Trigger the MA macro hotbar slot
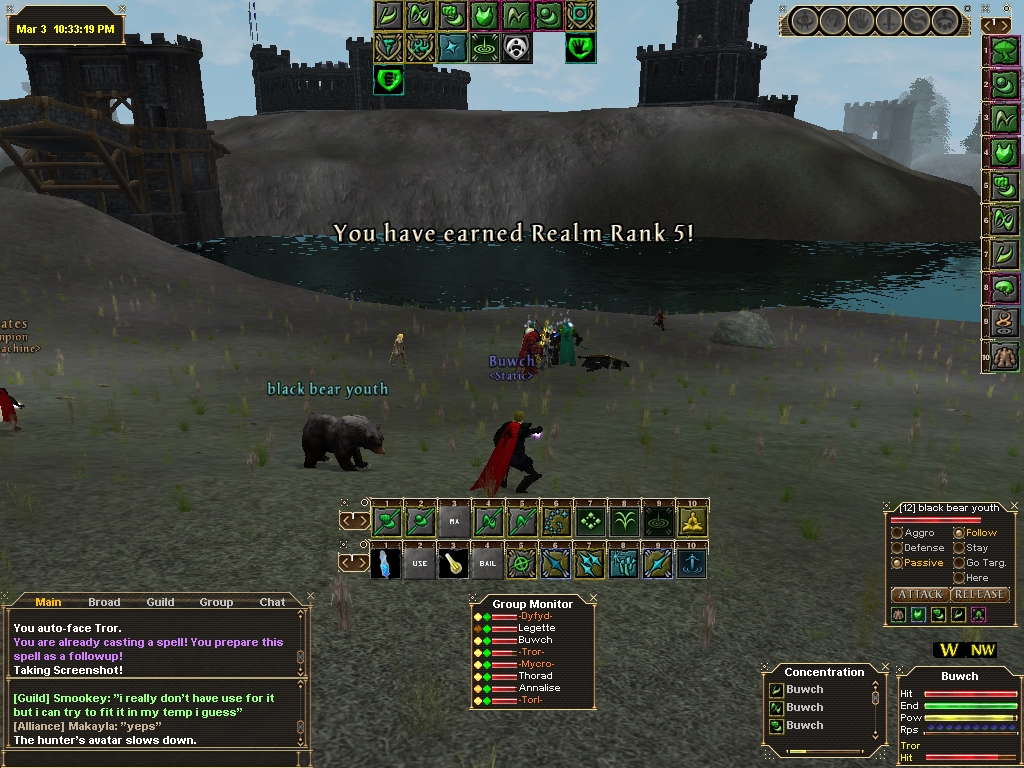Viewport: 1024px width, 768px height. click(453, 521)
